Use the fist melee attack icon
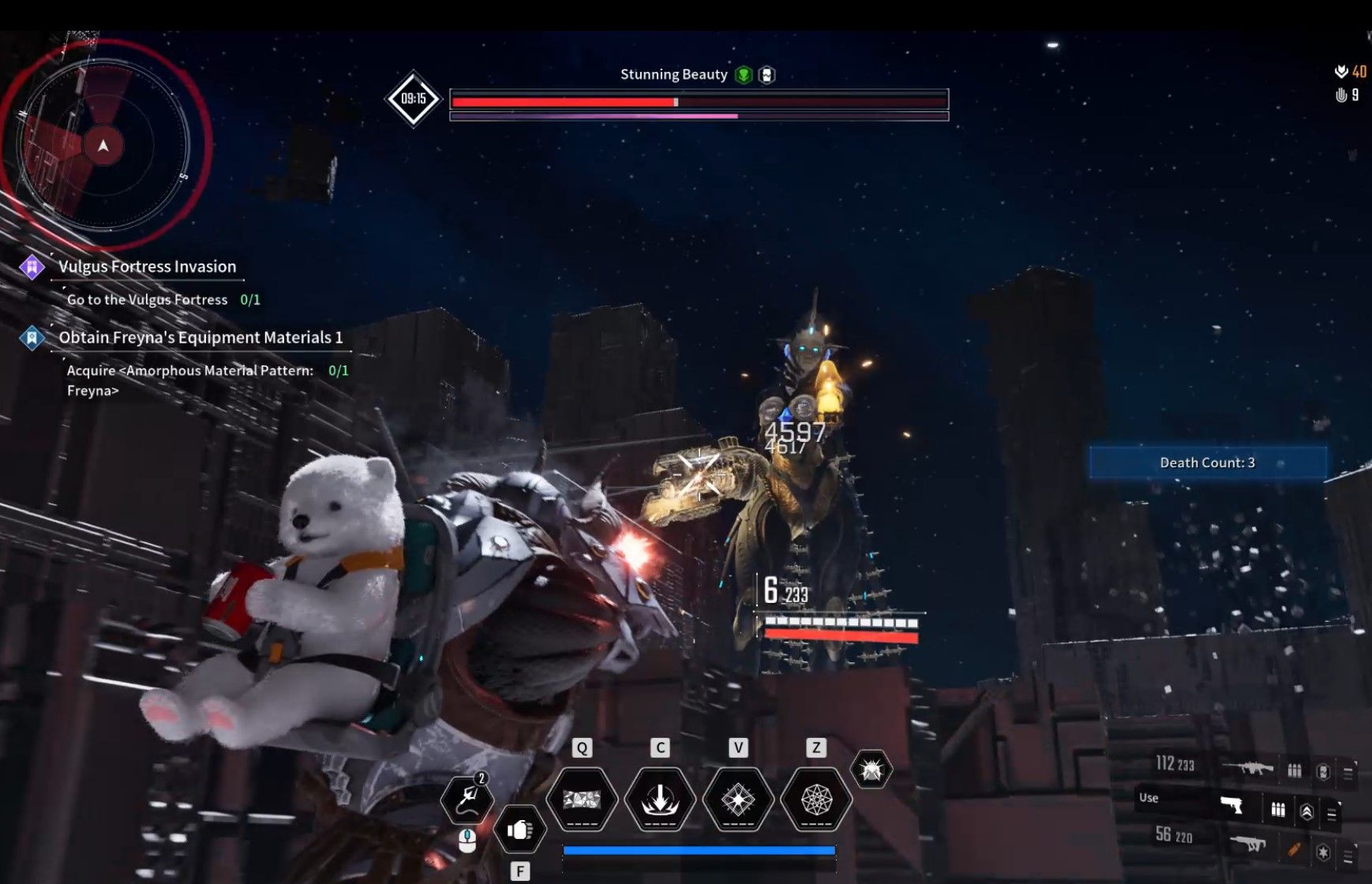This screenshot has width=1372, height=884. (519, 830)
